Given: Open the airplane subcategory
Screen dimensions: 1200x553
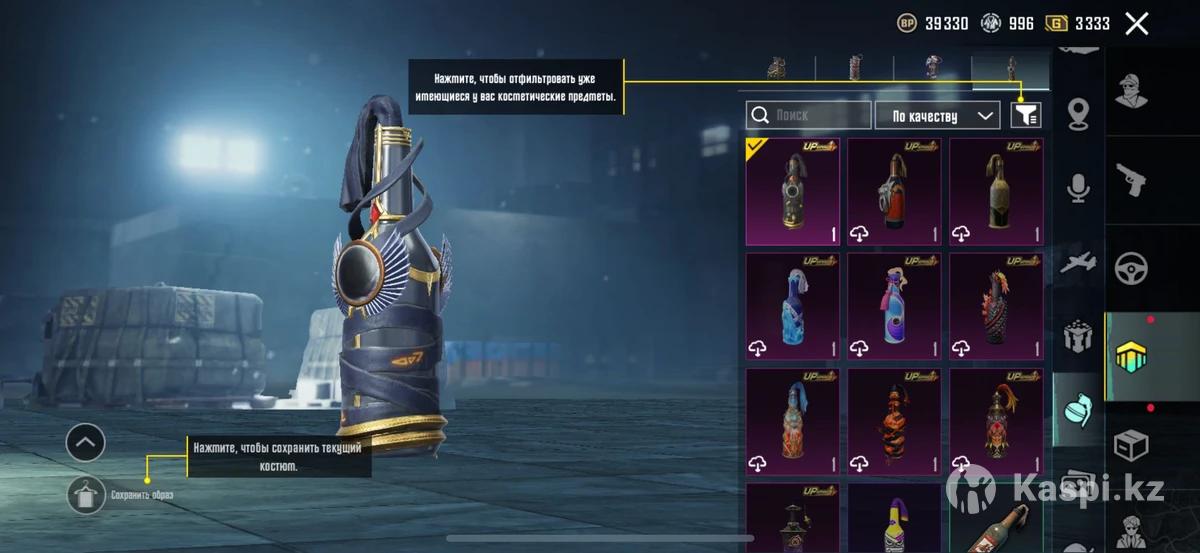Looking at the screenshot, I should click(1078, 261).
